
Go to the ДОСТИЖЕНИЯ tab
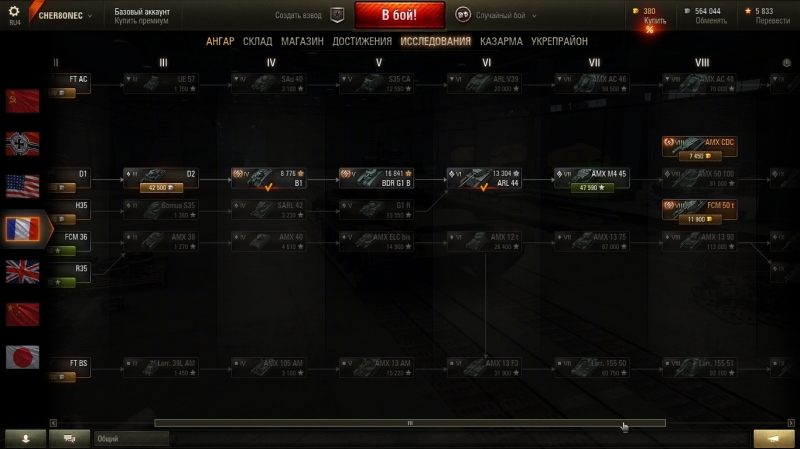coord(362,41)
